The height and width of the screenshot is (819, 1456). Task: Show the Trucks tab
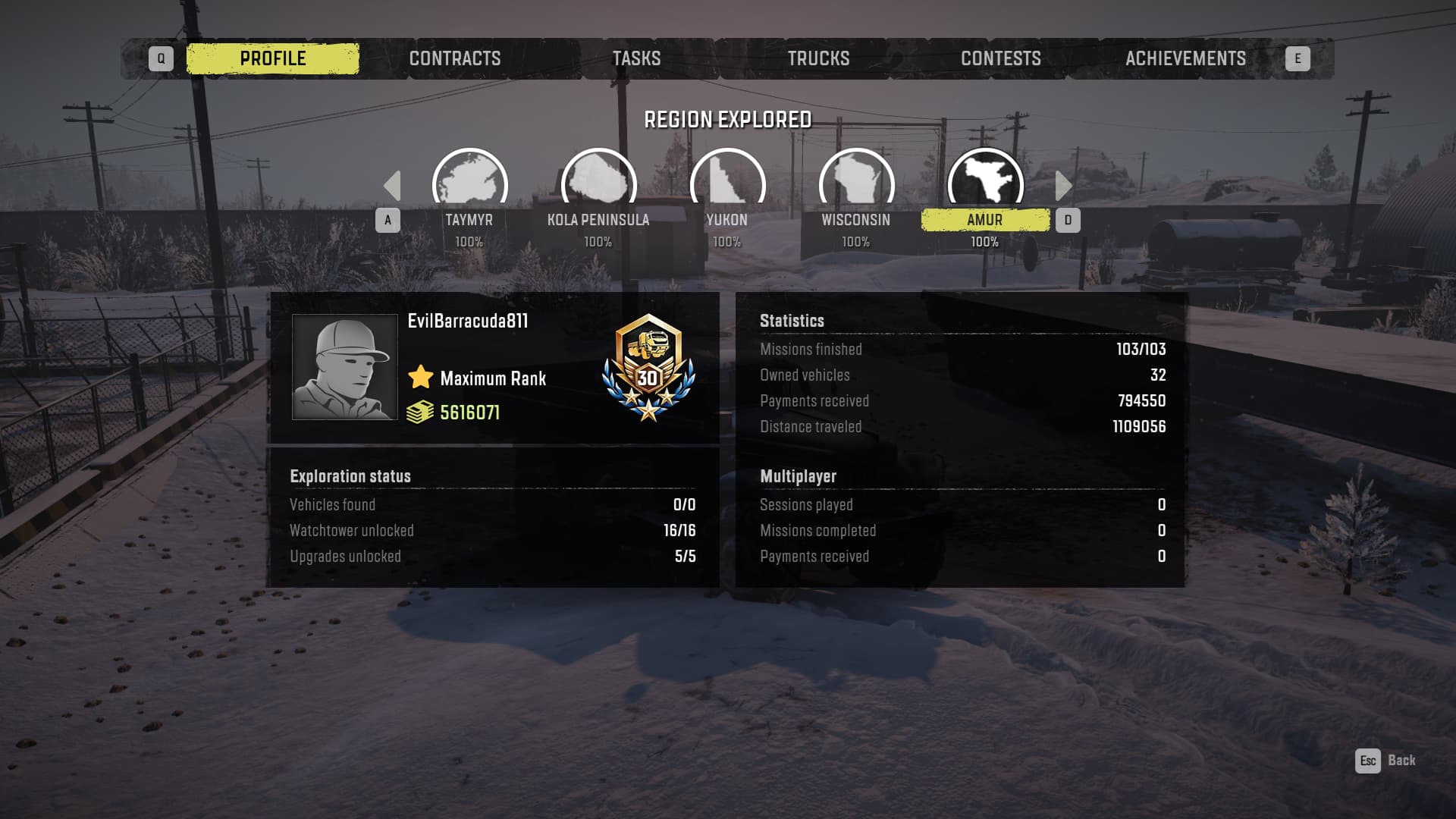tap(818, 58)
